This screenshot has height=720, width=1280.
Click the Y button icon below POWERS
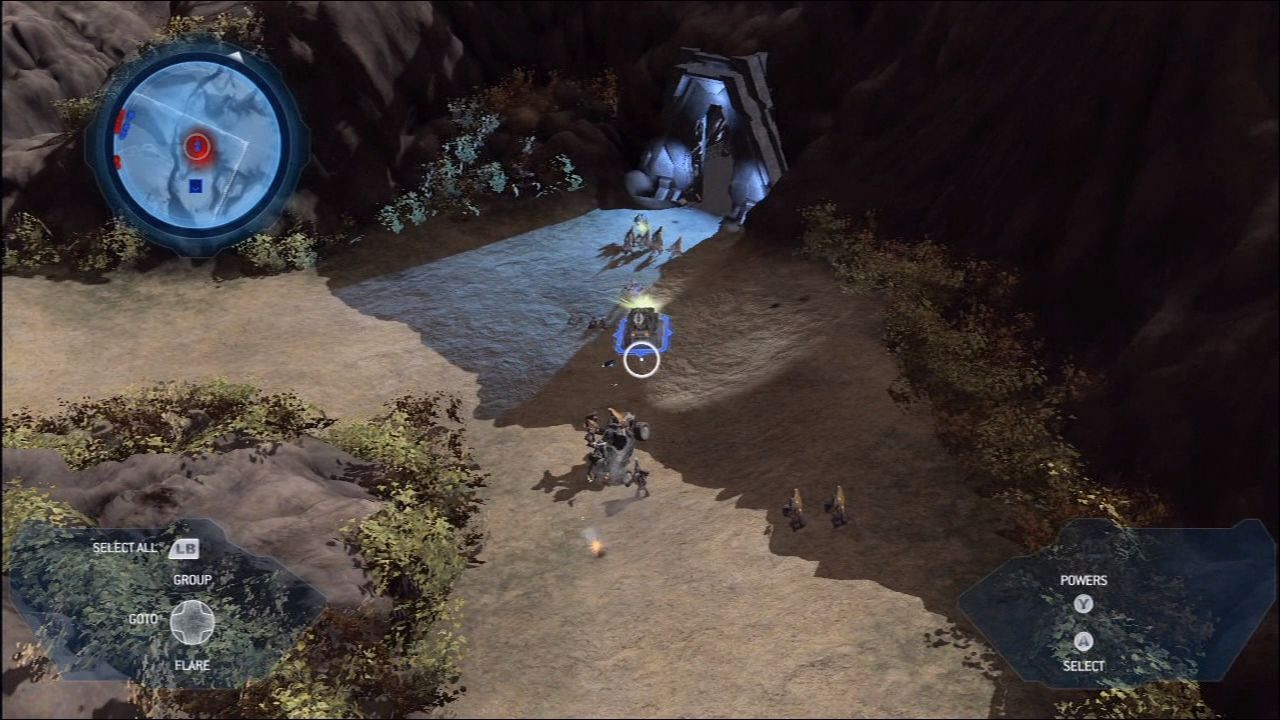[1083, 603]
